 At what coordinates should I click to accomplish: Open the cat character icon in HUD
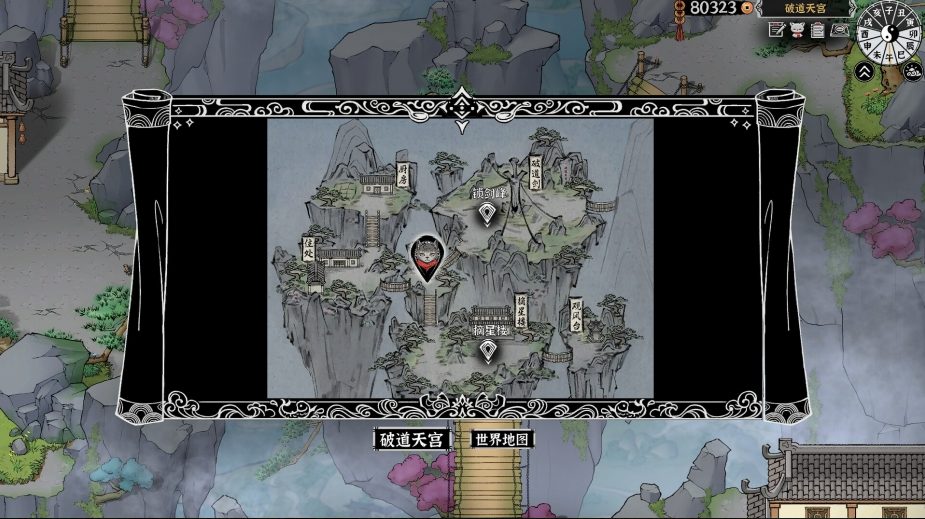pos(797,30)
